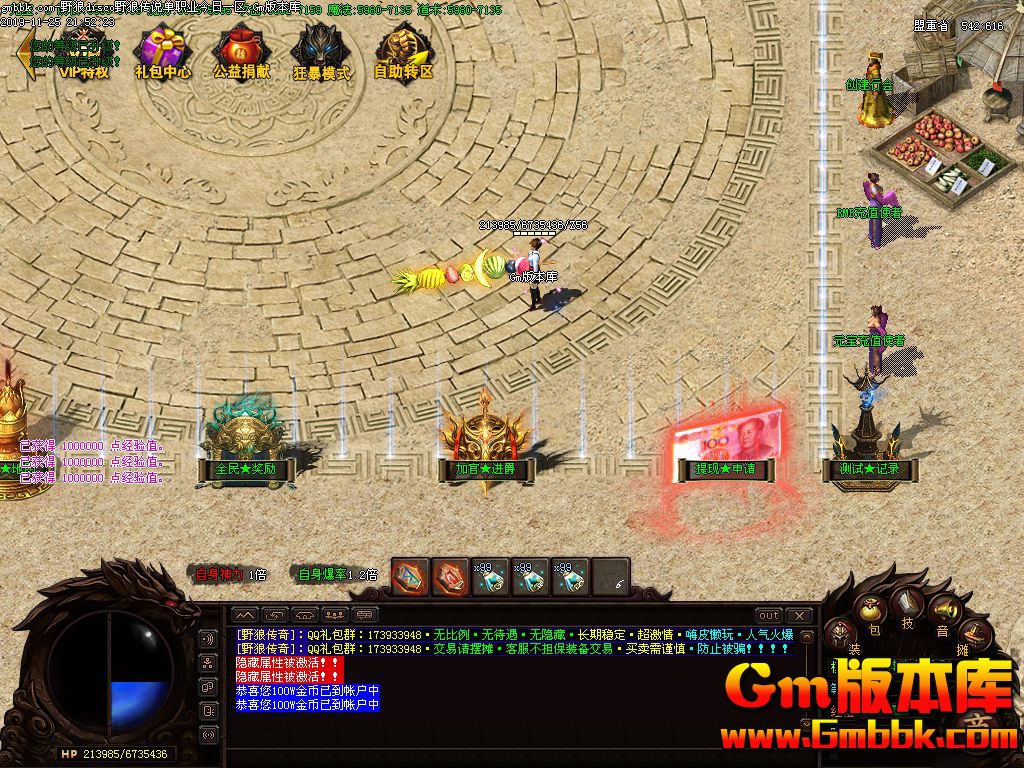Open the bag via the gold pouch icon

[x=873, y=609]
